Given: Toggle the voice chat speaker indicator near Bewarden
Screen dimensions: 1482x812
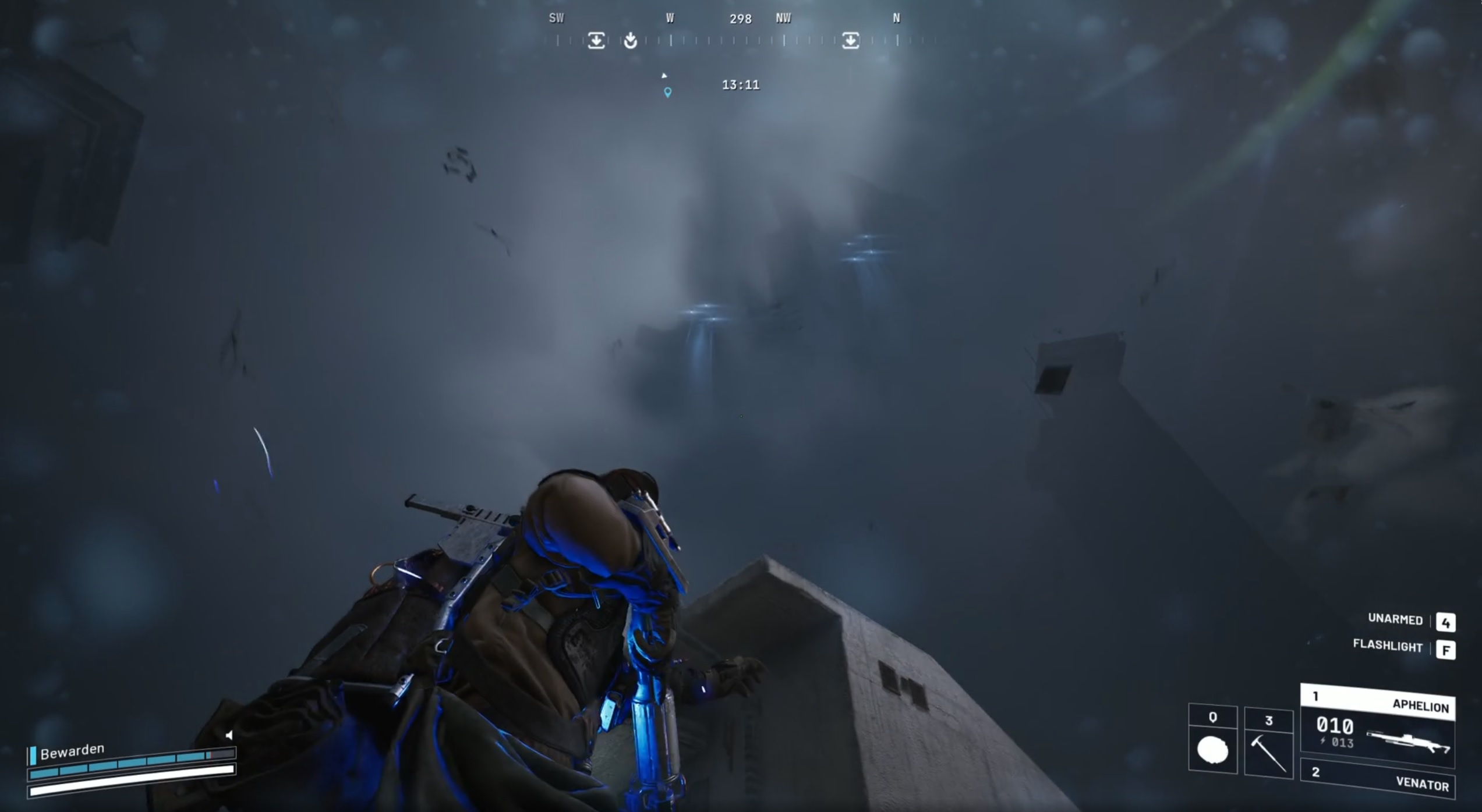Looking at the screenshot, I should click(230, 735).
